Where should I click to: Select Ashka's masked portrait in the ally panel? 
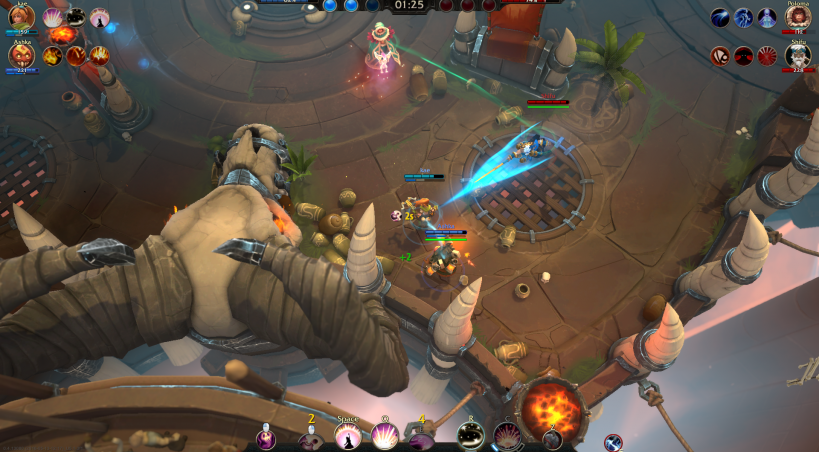[21, 55]
